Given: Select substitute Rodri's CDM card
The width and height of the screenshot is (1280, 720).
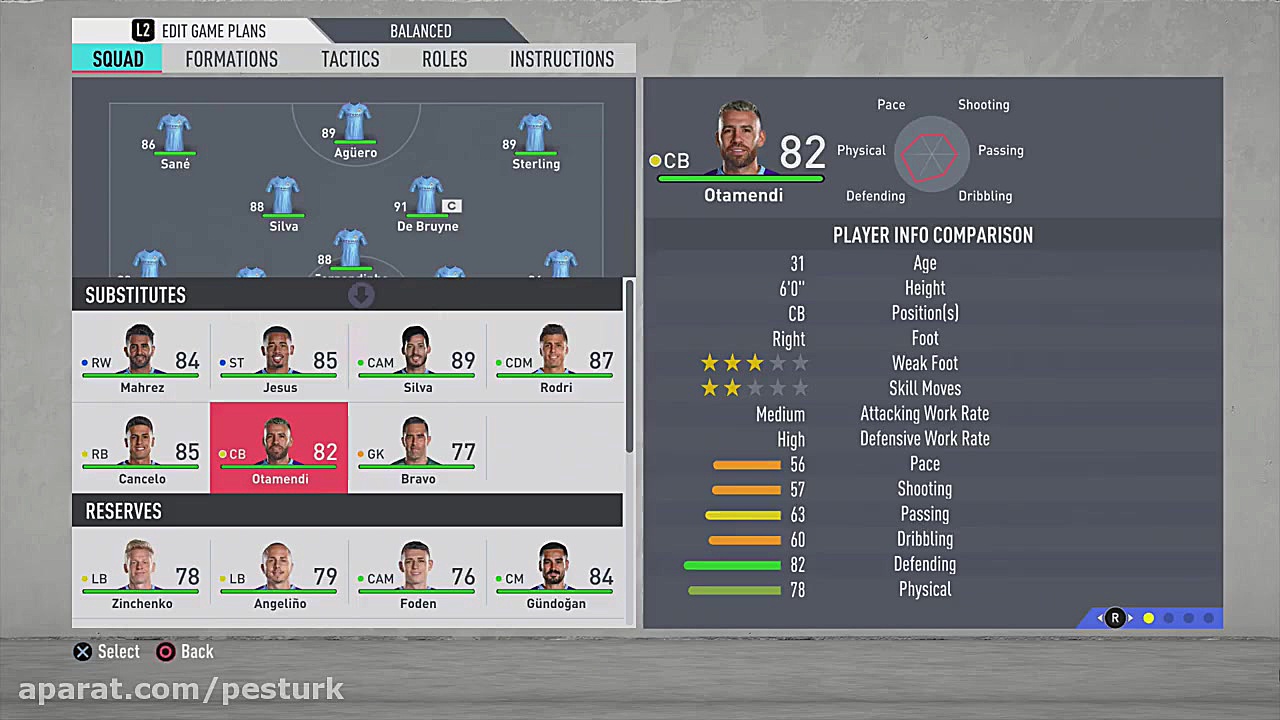Looking at the screenshot, I should click(x=555, y=360).
